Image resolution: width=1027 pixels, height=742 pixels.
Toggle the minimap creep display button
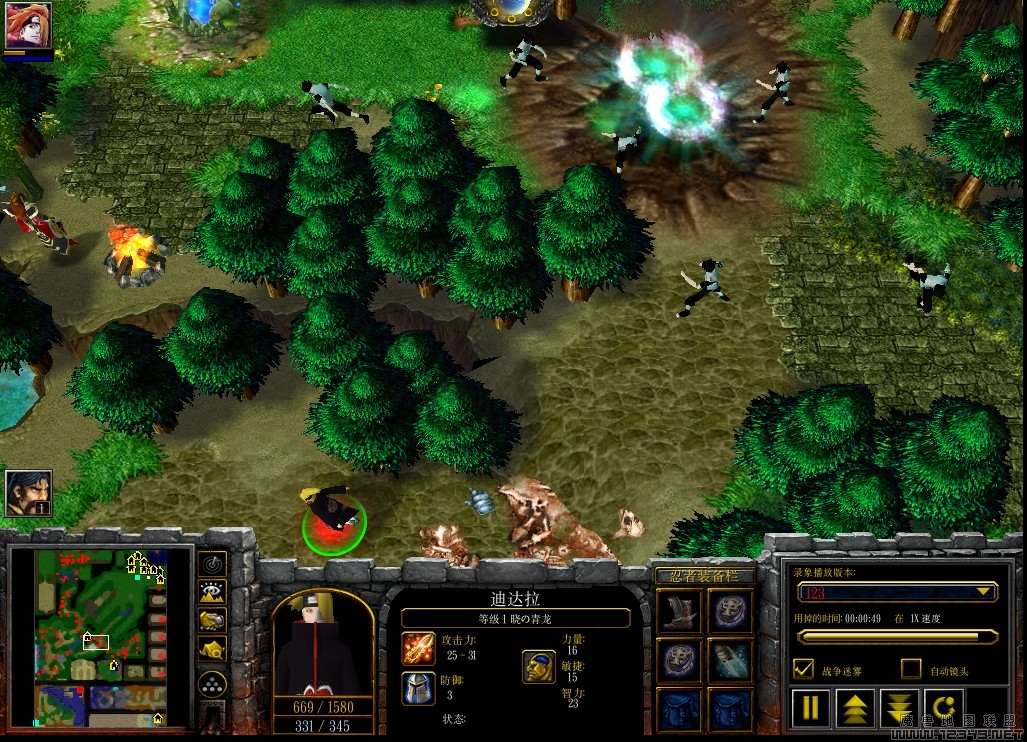212,651
